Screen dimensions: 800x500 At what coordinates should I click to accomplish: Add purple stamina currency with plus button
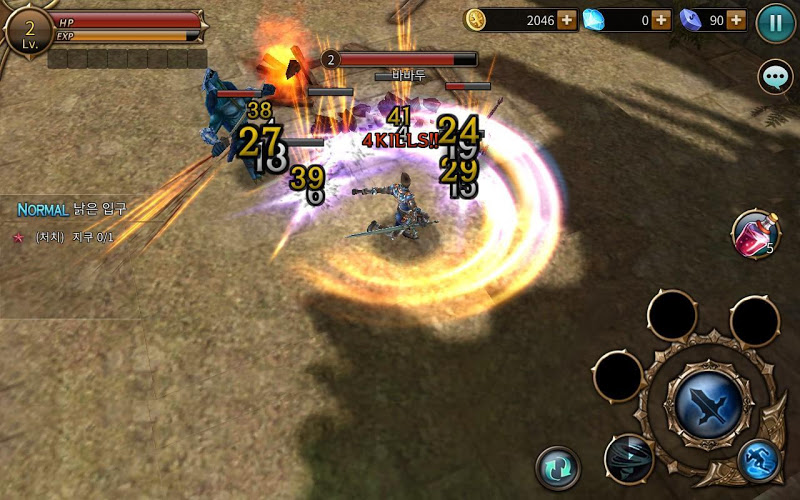(x=737, y=19)
